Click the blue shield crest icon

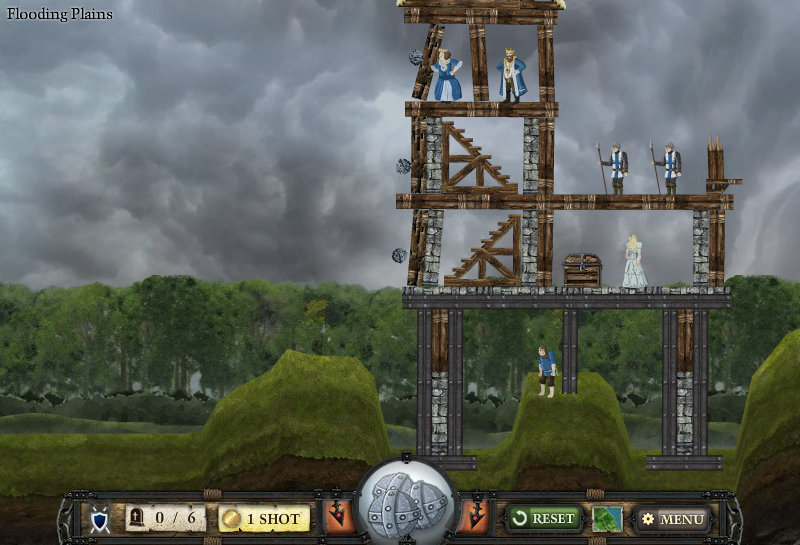pos(100,520)
